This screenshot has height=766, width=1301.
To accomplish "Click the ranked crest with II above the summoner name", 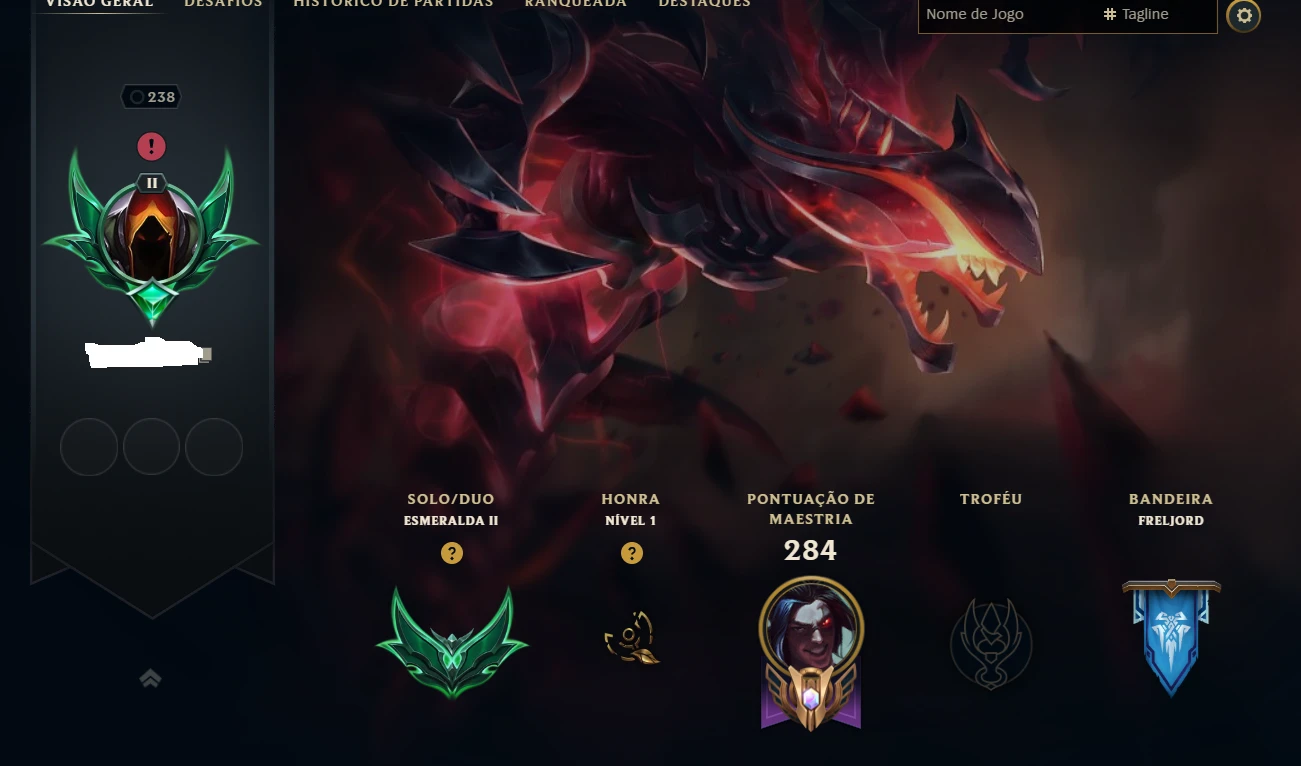I will click(x=151, y=235).
